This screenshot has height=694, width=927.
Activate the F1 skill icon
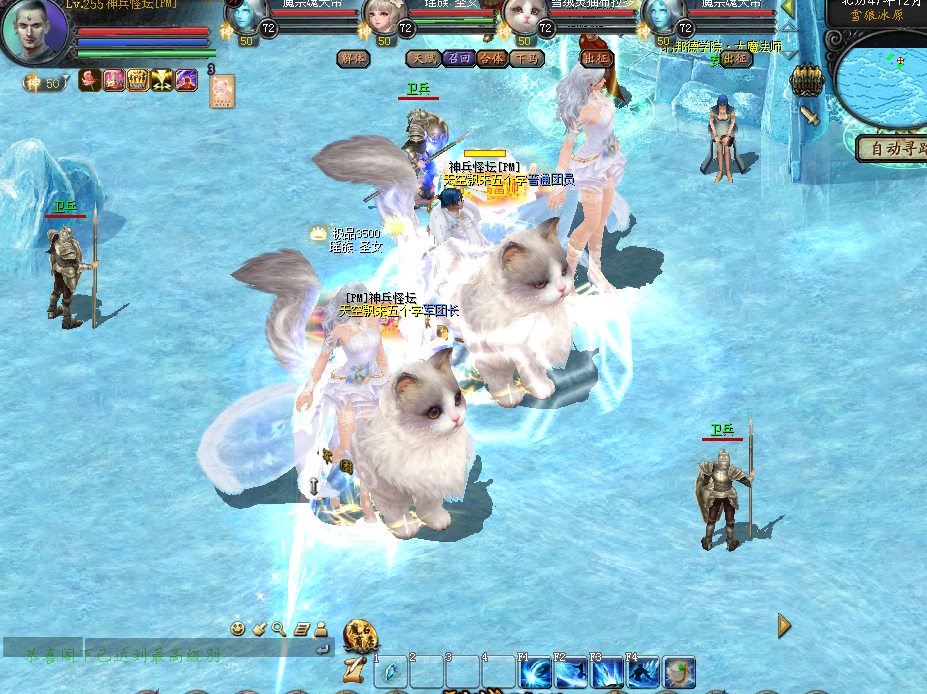[x=534, y=672]
